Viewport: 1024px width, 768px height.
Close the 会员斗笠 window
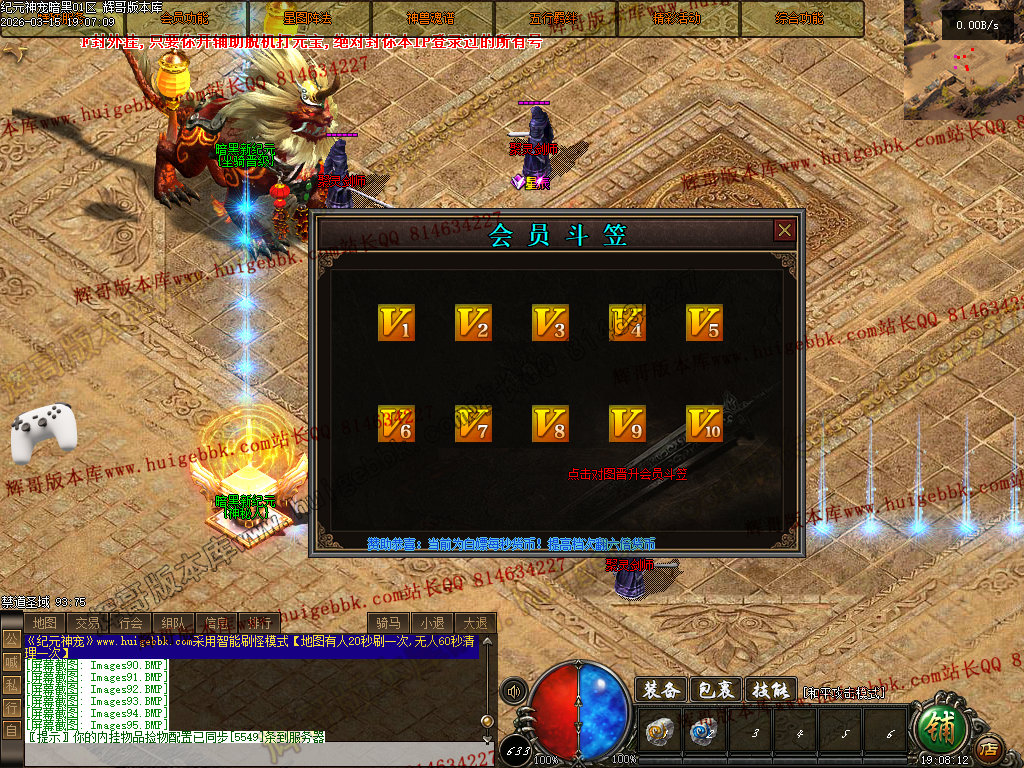coord(785,231)
